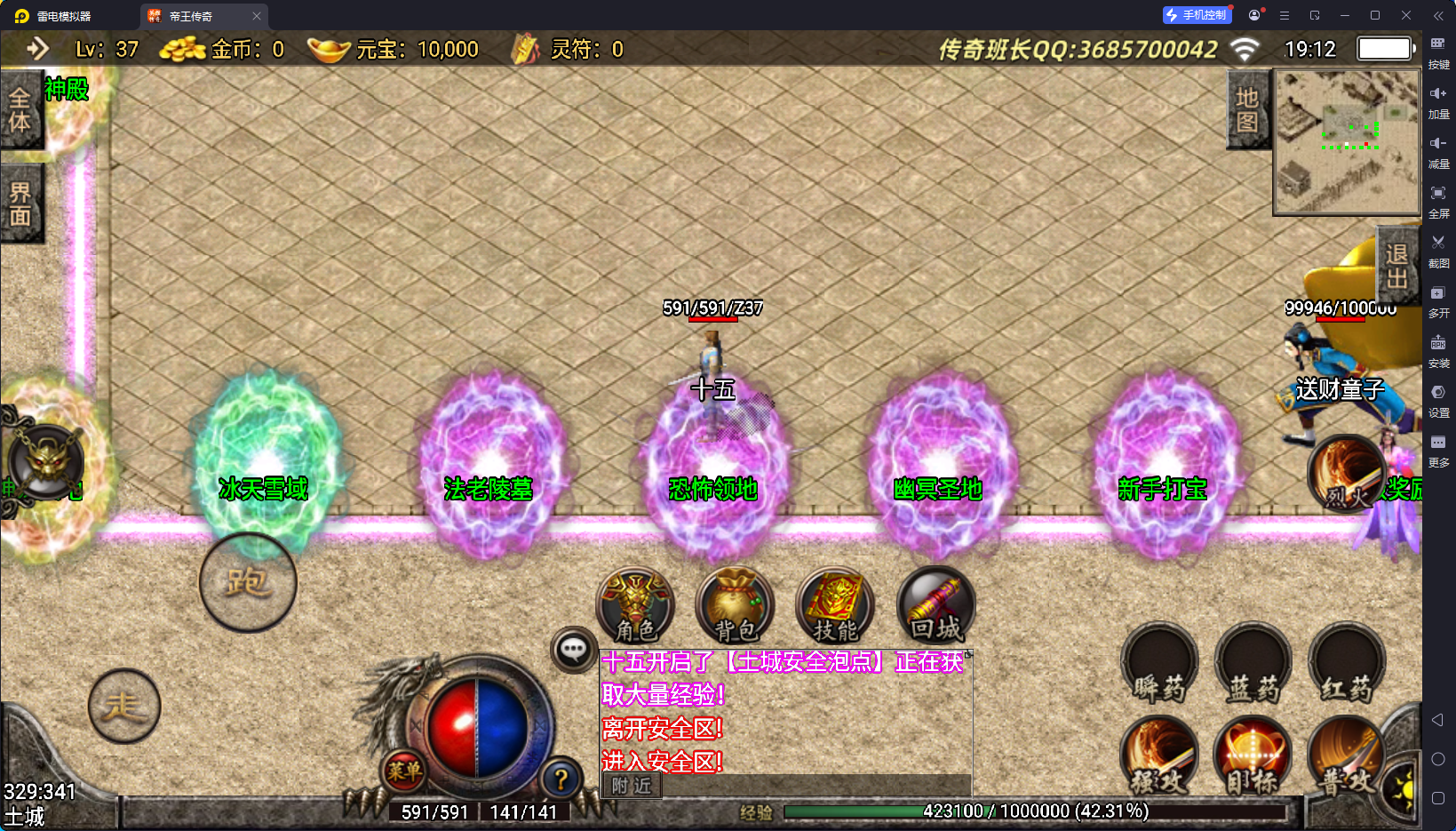Open the 地图 map button
The image size is (1456, 831).
[x=1247, y=110]
